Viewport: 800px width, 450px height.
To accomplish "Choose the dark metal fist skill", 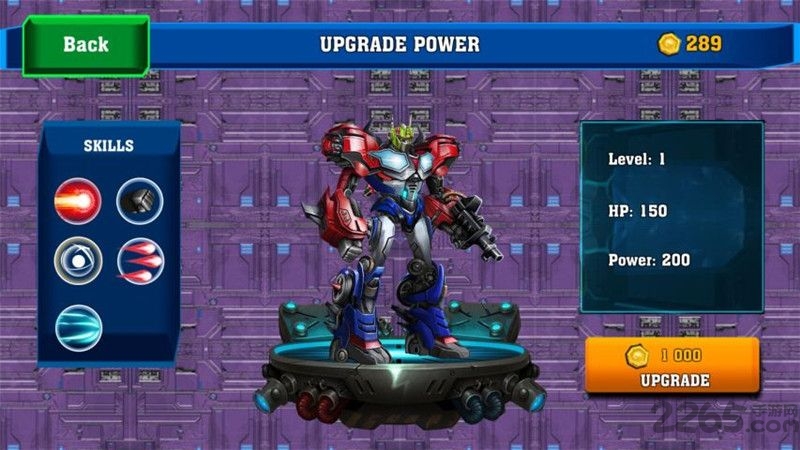I will [140, 201].
